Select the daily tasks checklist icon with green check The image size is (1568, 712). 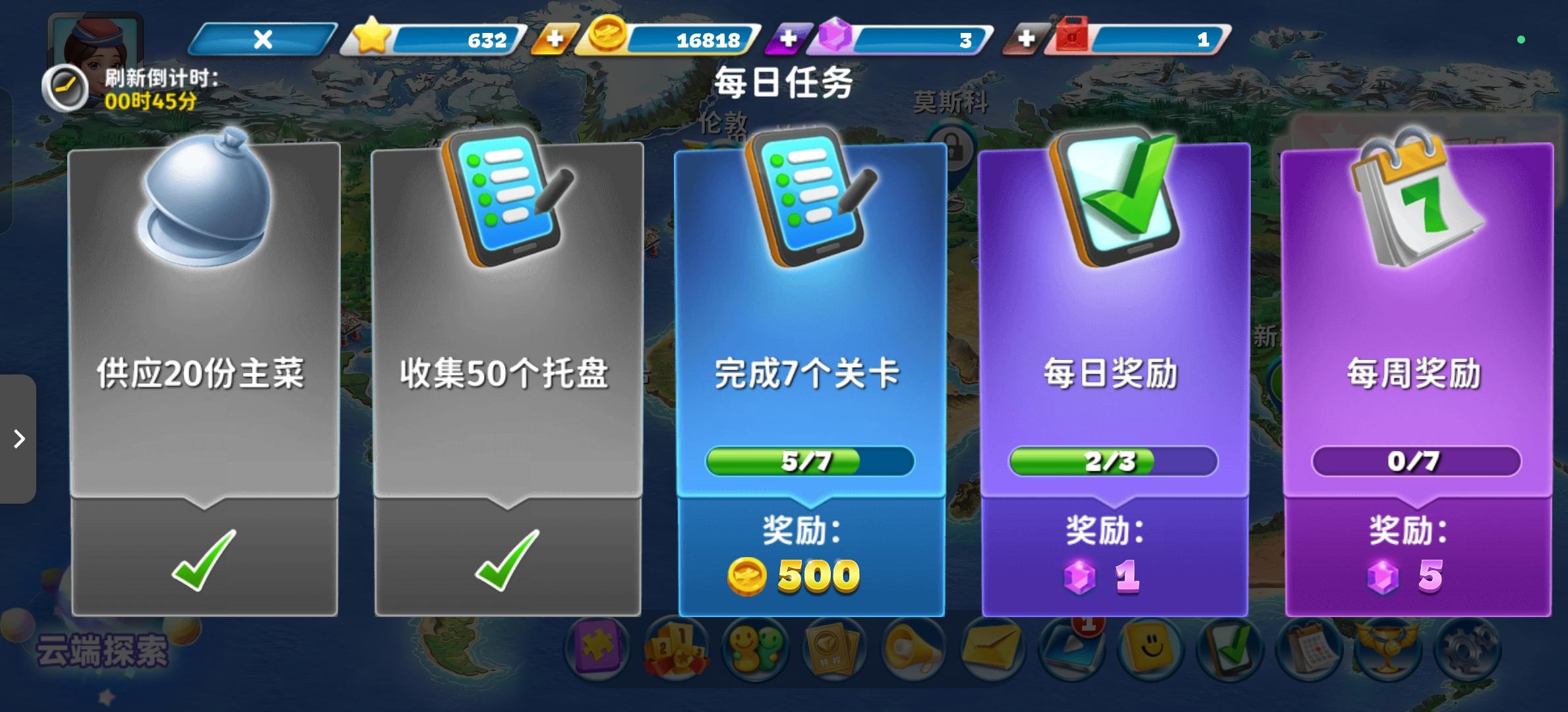click(x=1232, y=649)
